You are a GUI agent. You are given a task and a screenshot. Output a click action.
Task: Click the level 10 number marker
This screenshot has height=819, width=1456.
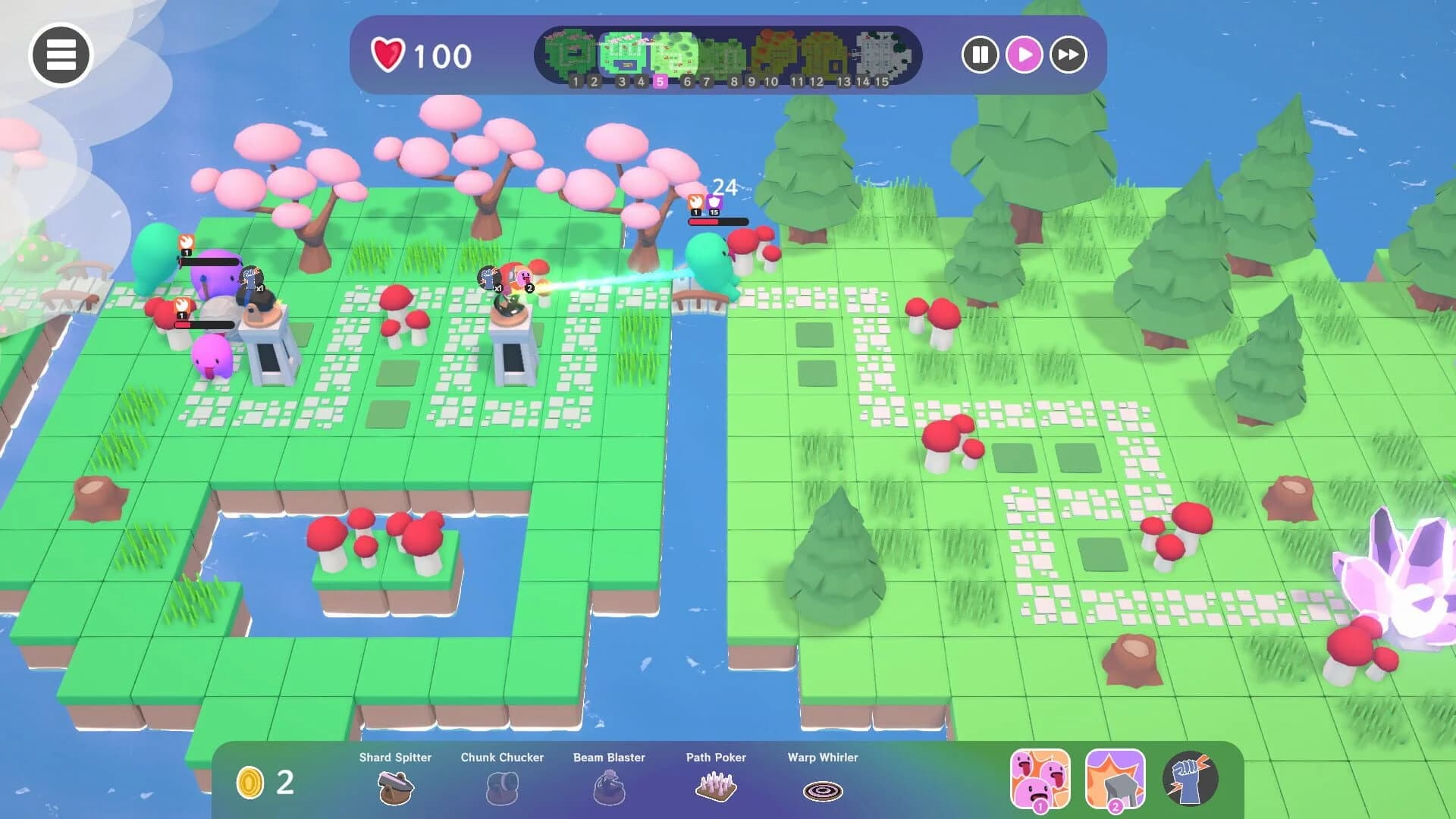771,80
